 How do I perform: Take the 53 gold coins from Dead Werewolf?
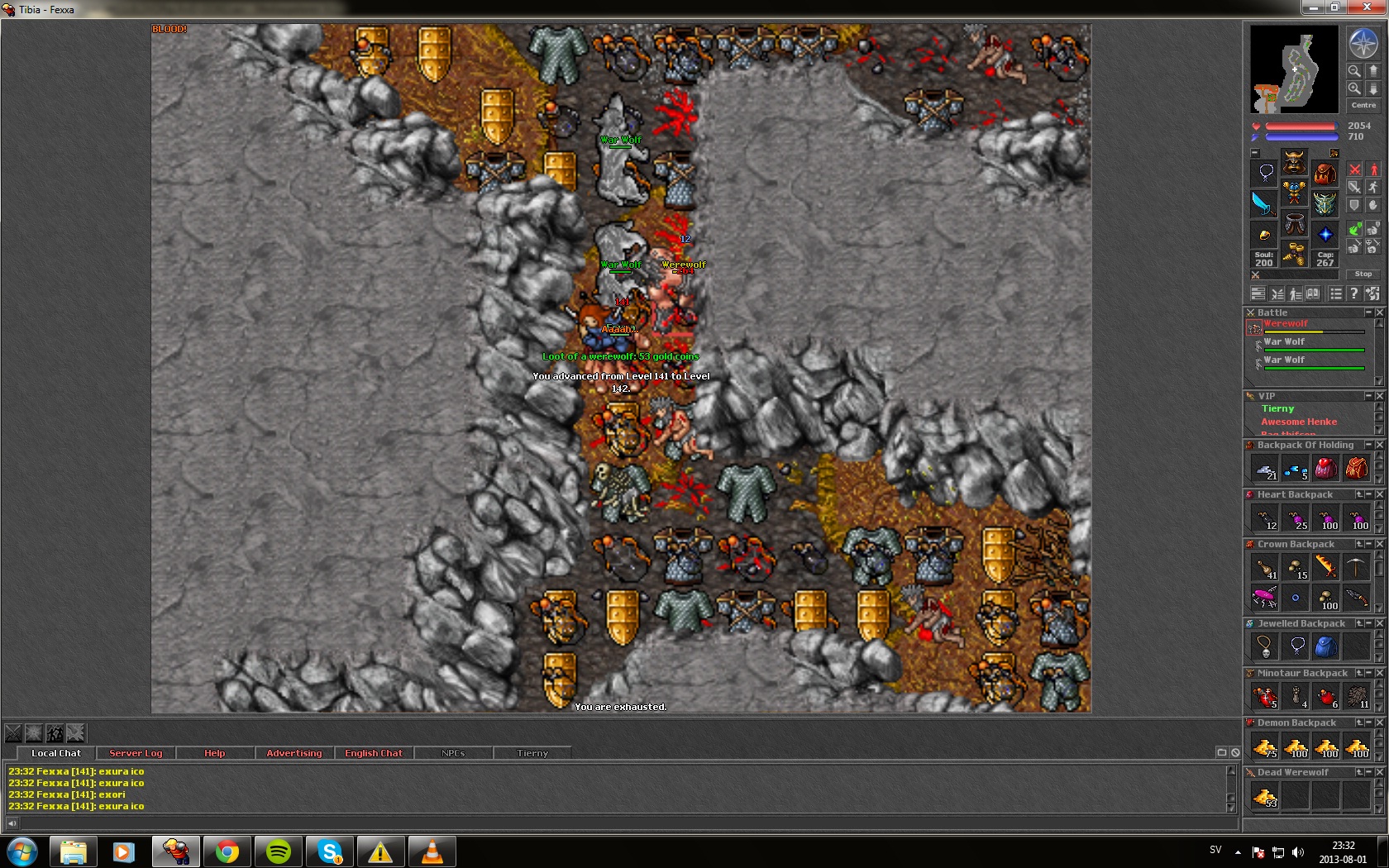(x=1265, y=796)
